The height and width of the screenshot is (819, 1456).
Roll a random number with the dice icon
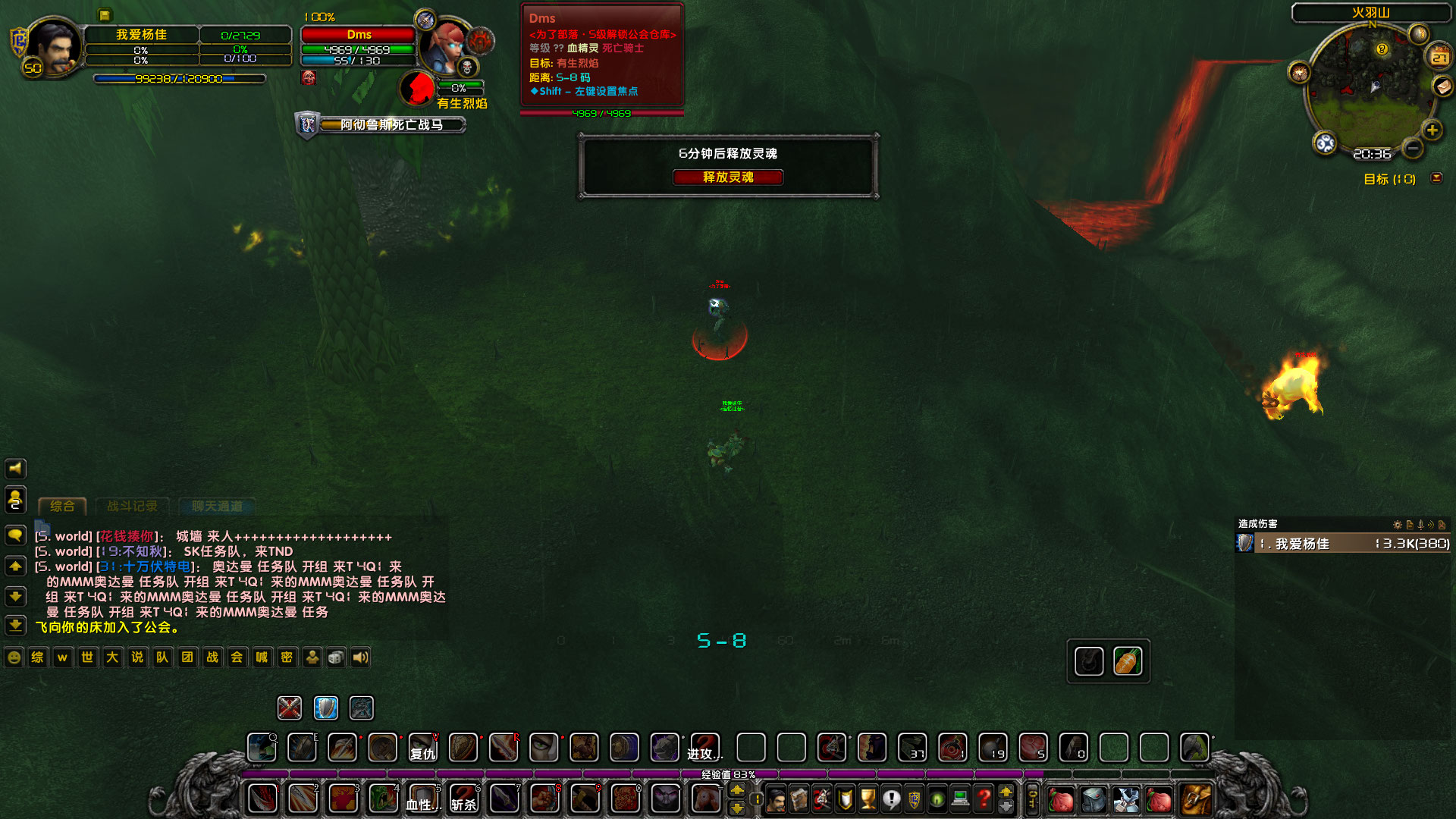[335, 657]
